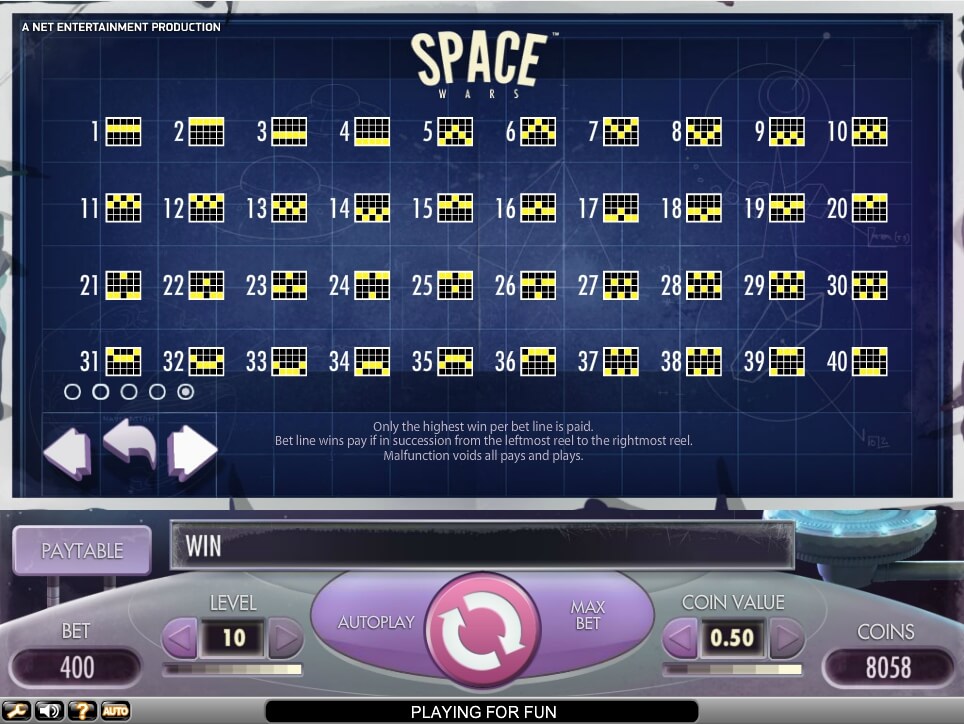Screen dimensions: 964x724
Task: Toggle sound with the speaker icon
Action: point(48,711)
